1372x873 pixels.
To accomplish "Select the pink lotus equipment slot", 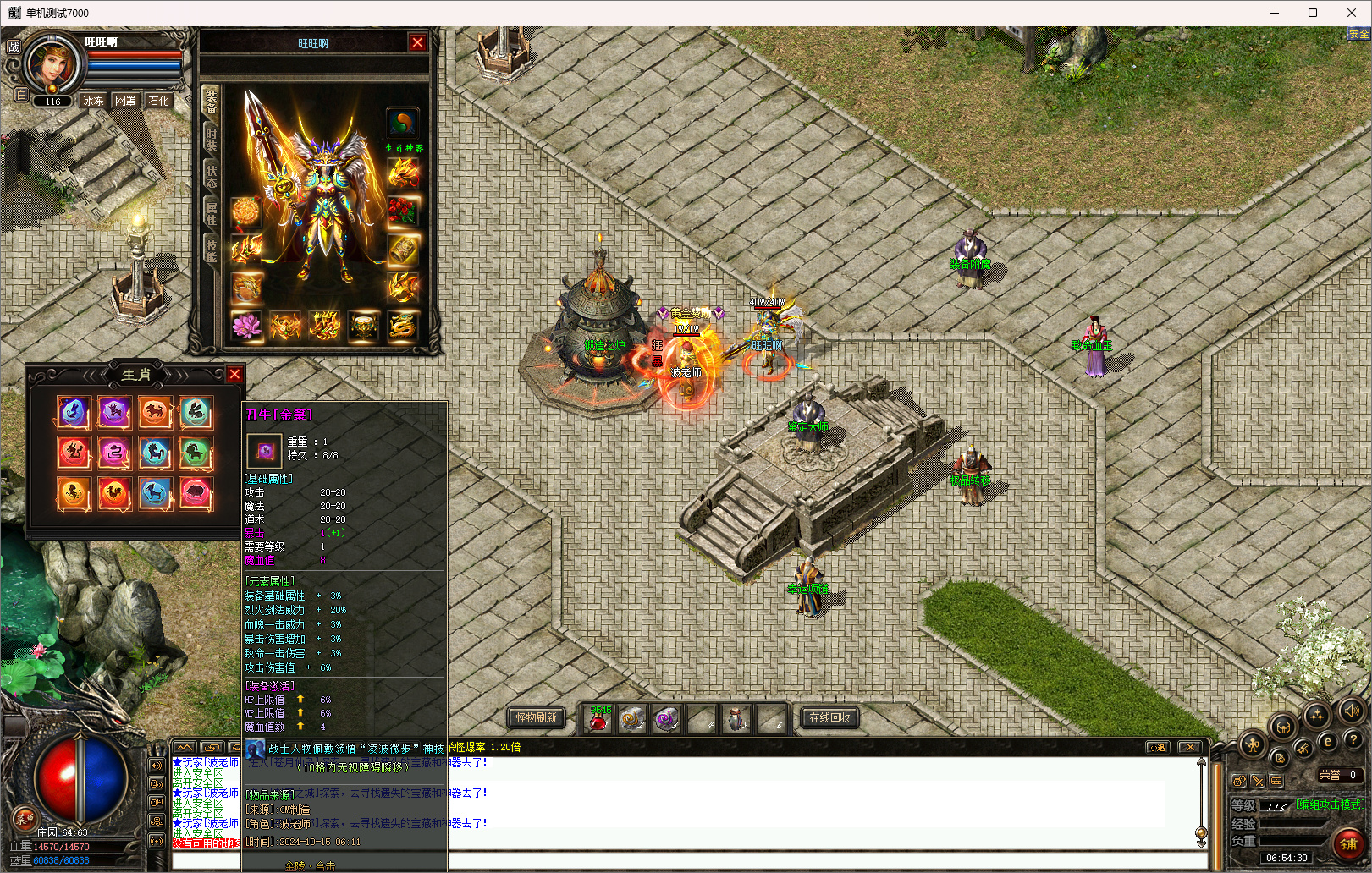I will (x=246, y=326).
